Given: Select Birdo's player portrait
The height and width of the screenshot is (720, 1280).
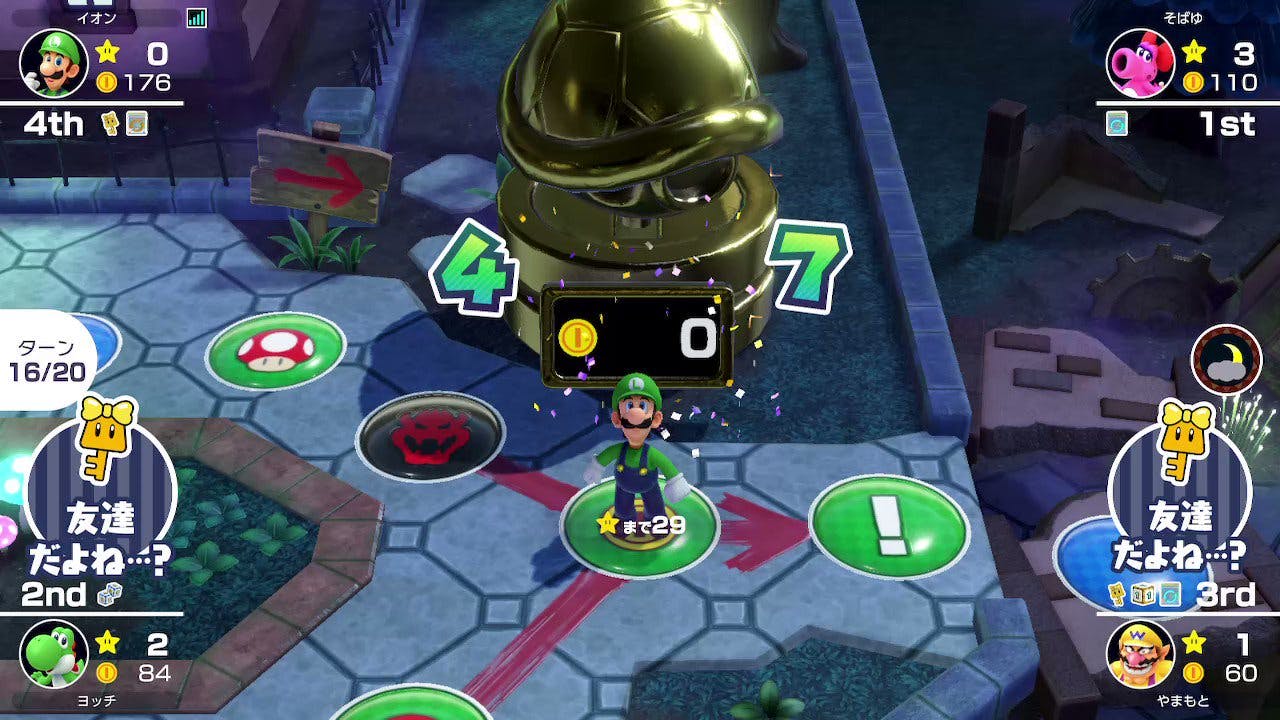Looking at the screenshot, I should 1140,62.
